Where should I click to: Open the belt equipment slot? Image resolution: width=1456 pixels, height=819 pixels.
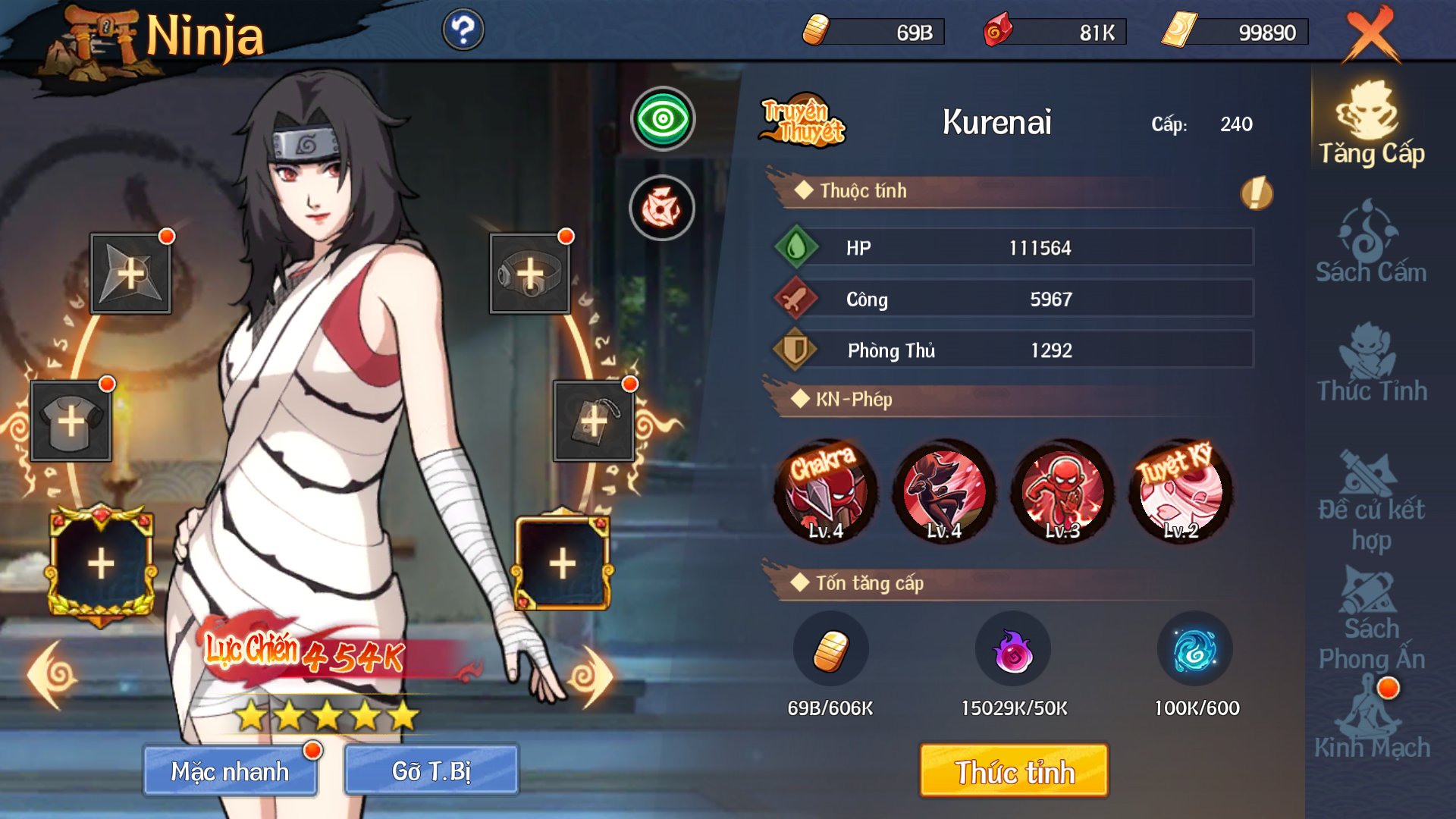[x=529, y=273]
